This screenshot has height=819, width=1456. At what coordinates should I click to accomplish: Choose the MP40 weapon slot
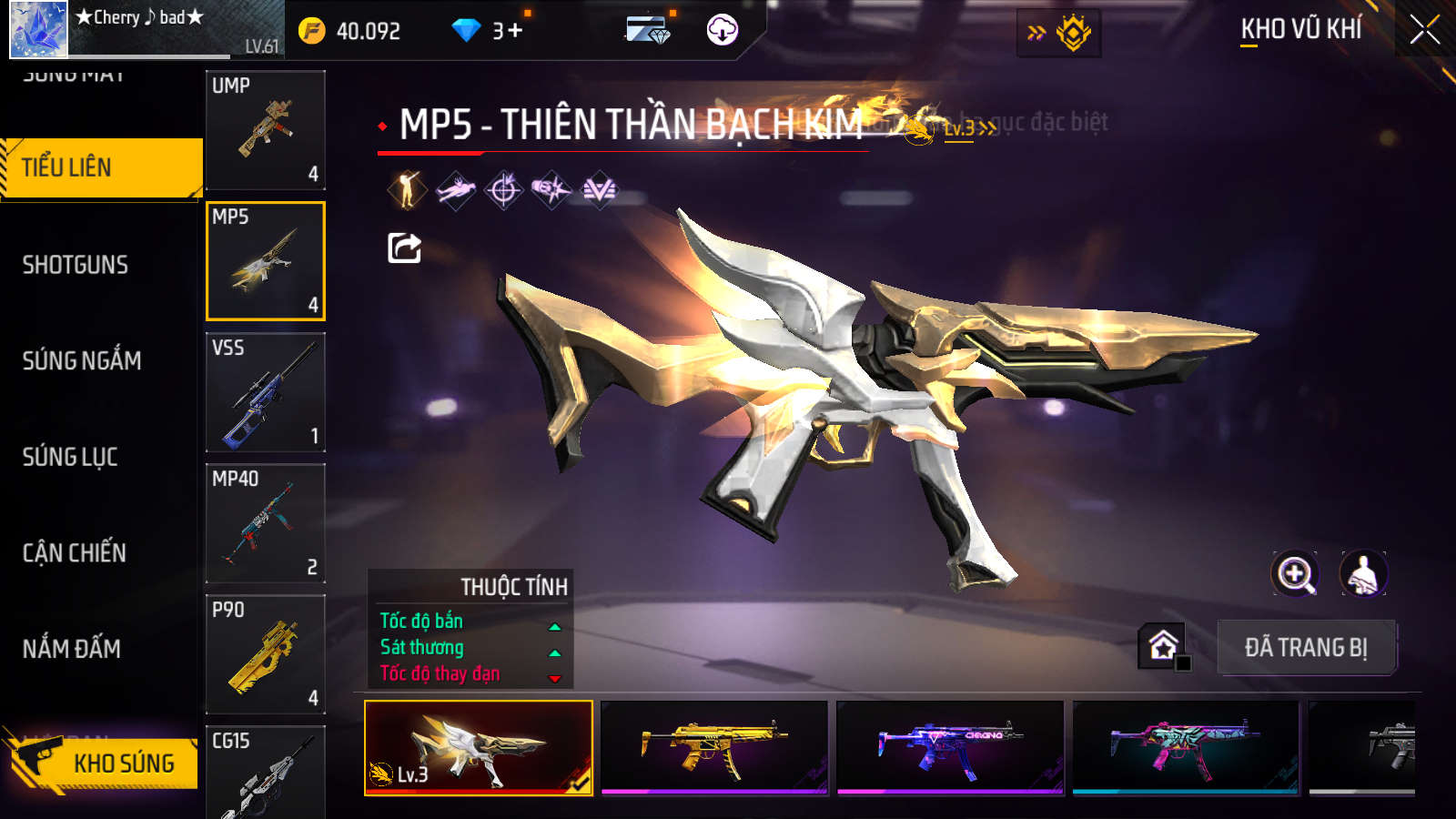click(266, 523)
